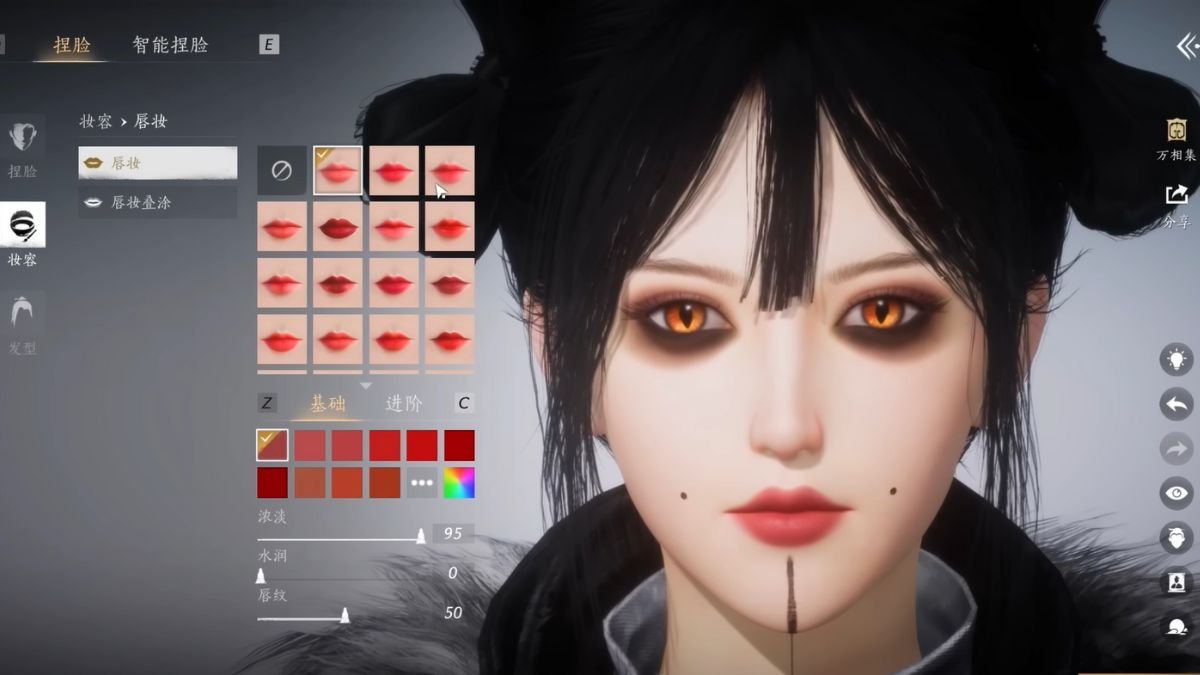The height and width of the screenshot is (675, 1200).
Task: Click the three-dot more colors swatch
Action: (422, 483)
